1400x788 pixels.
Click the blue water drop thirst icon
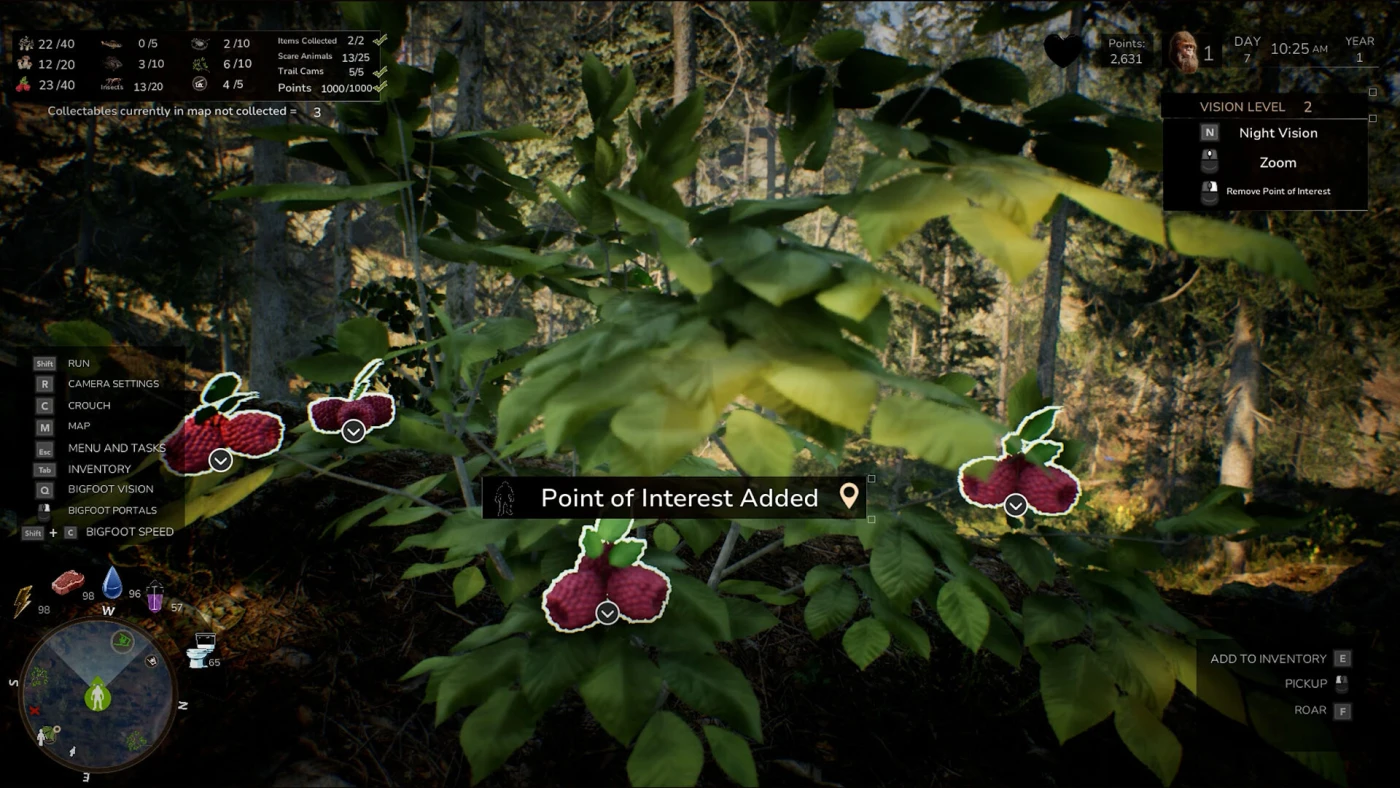(x=112, y=581)
